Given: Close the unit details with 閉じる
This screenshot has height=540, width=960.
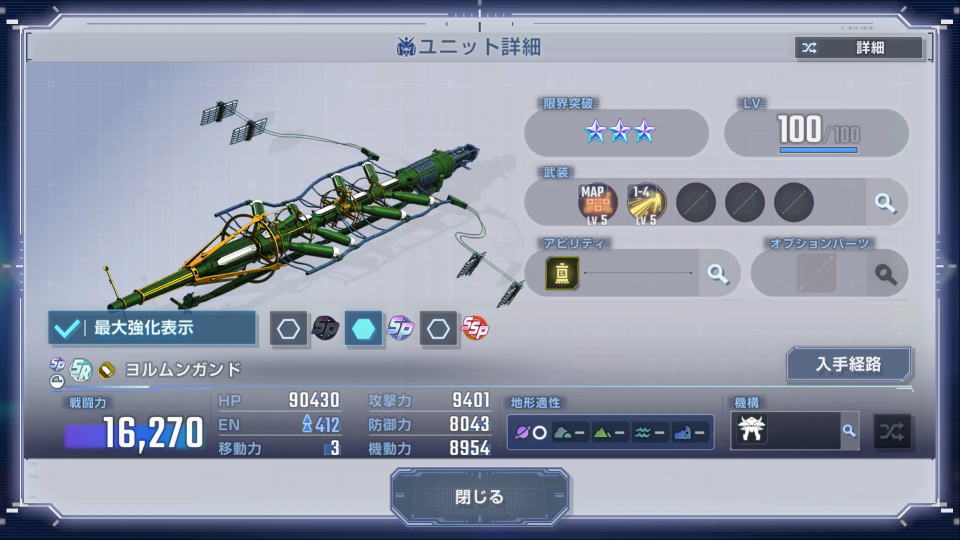Looking at the screenshot, I should click(x=480, y=497).
